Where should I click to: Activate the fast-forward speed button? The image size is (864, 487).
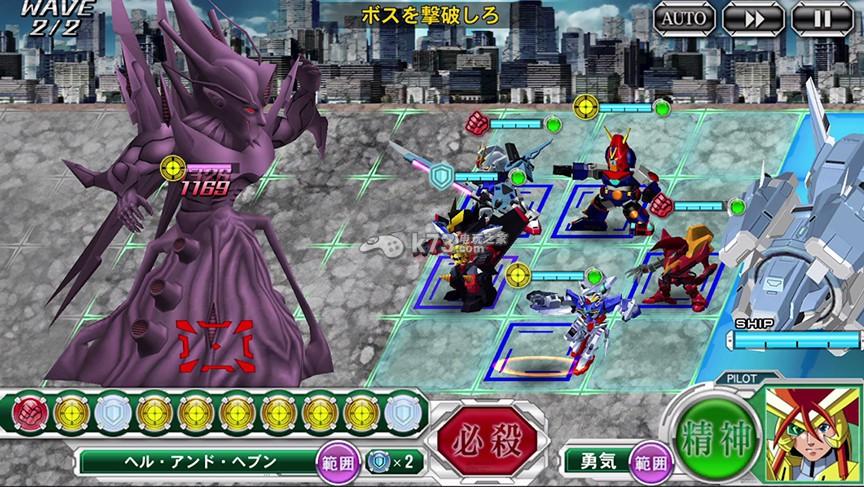tap(753, 18)
